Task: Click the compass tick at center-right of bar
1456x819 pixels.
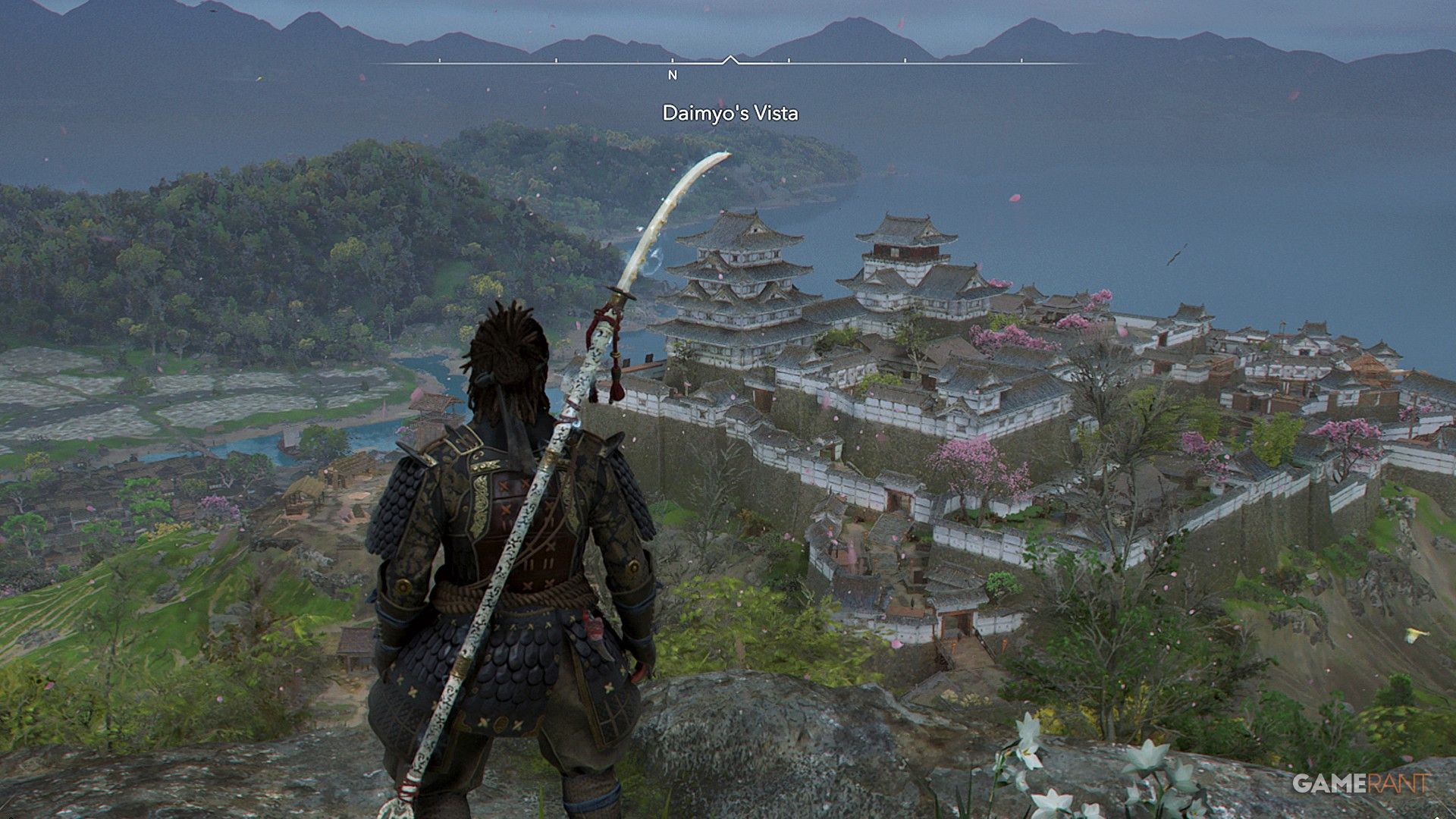Action: click(904, 61)
